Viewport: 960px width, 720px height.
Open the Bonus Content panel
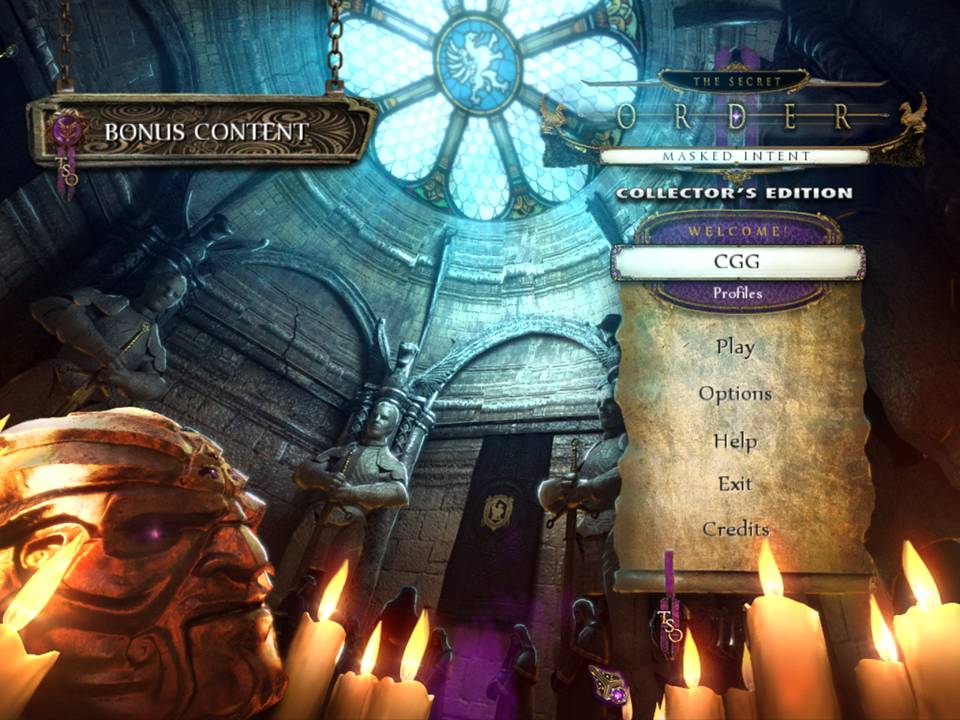tap(205, 131)
